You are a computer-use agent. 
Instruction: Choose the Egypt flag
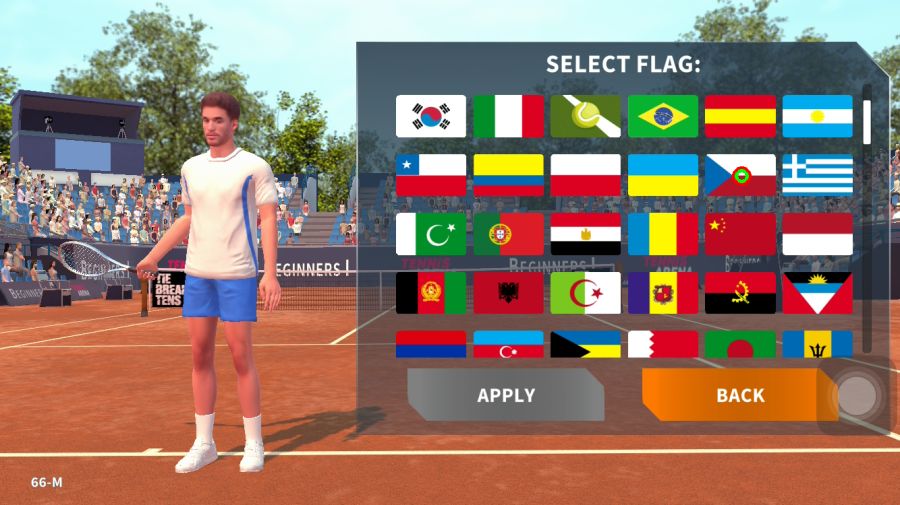(x=585, y=234)
